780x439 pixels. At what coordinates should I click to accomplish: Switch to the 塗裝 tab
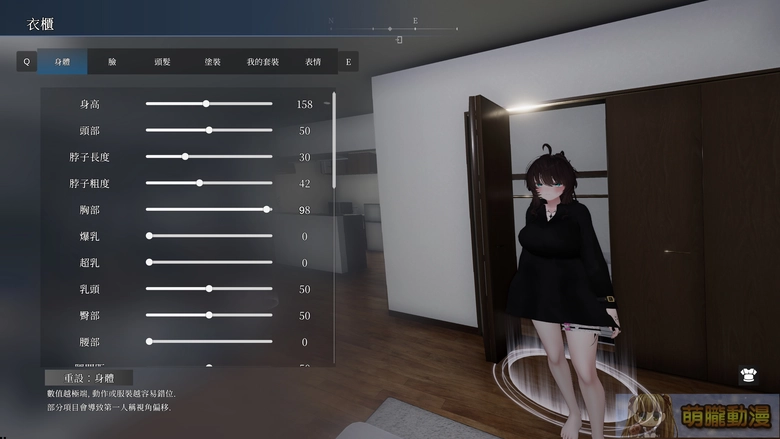pyautogui.click(x=212, y=62)
